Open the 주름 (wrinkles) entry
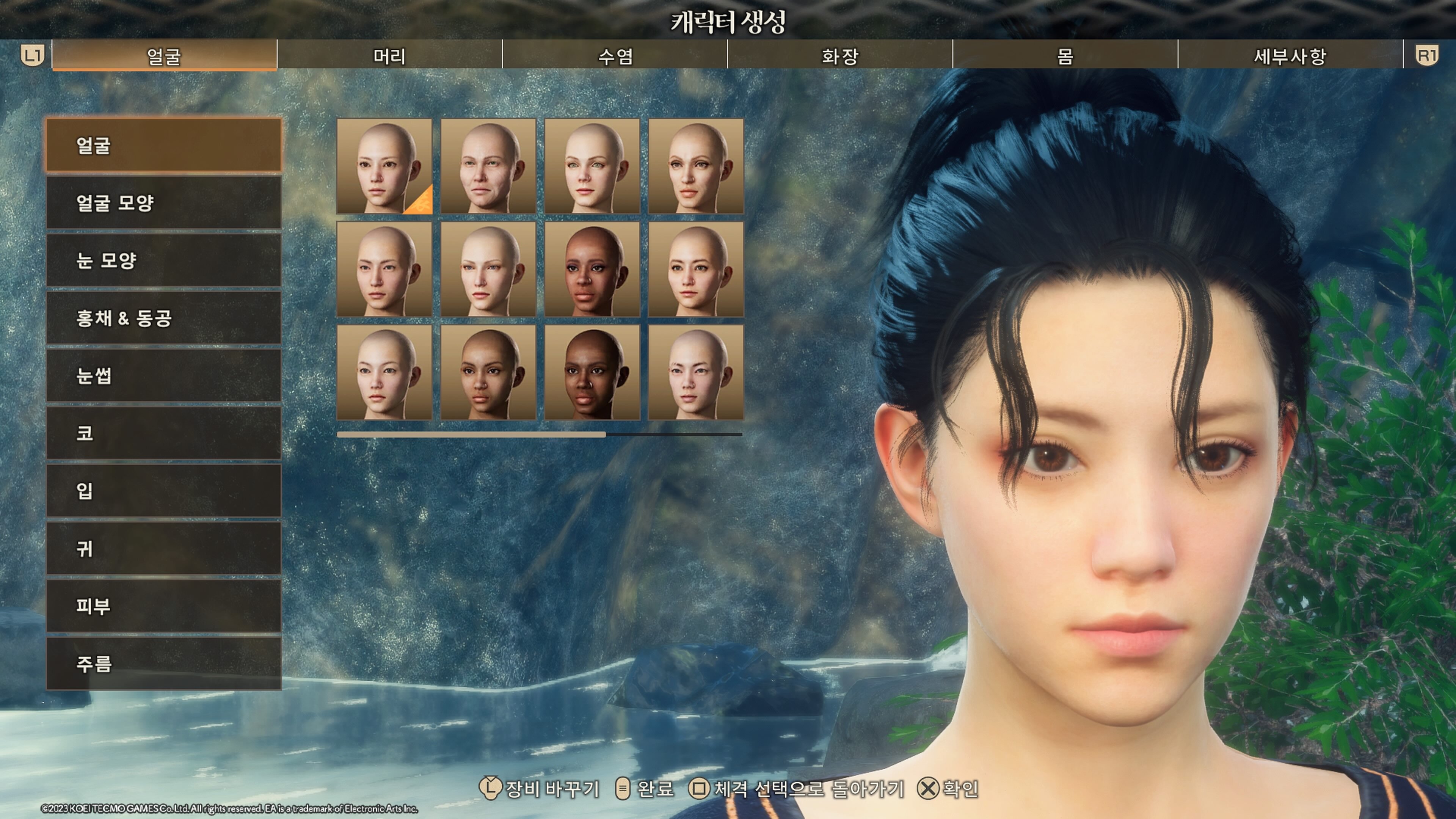Screen dimensions: 1456x819 pyautogui.click(x=163, y=664)
